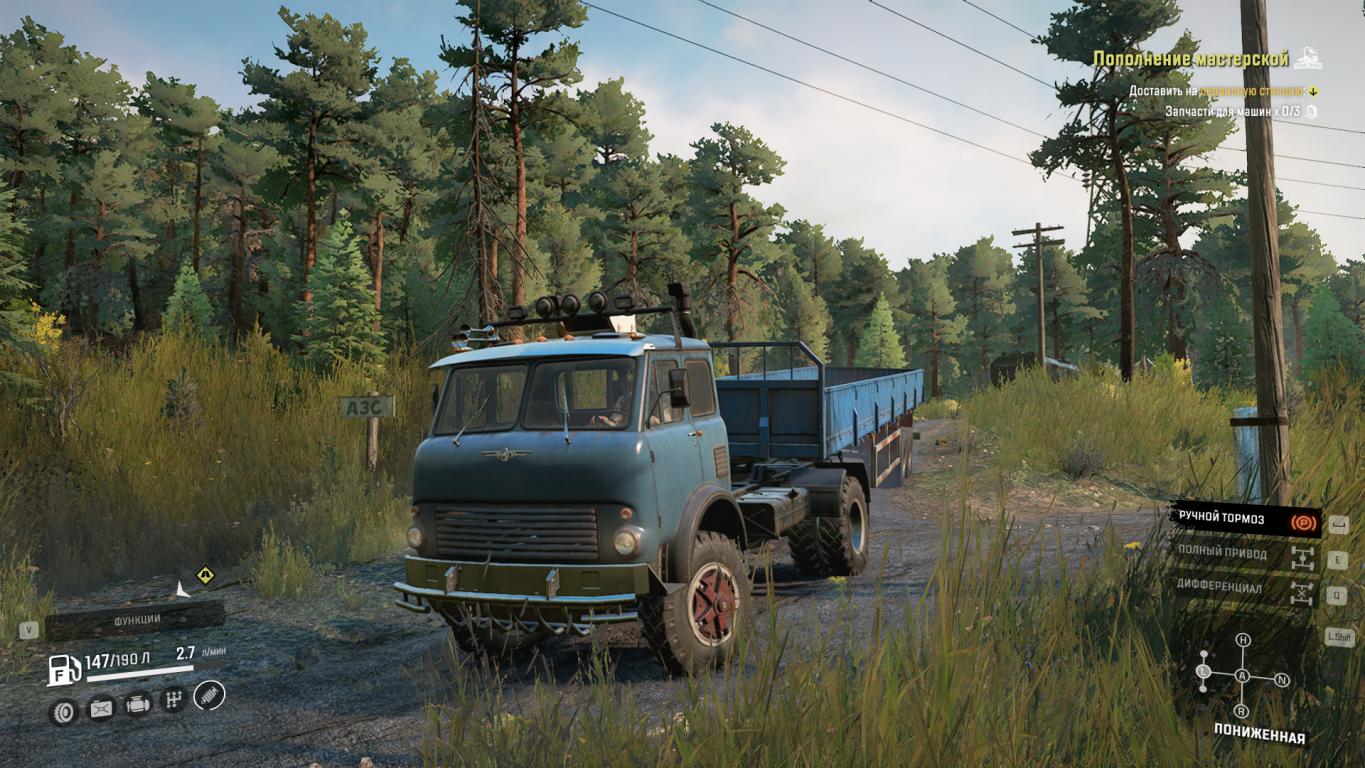Click the gearbox damage status icon
The image size is (1365, 768).
click(x=174, y=700)
